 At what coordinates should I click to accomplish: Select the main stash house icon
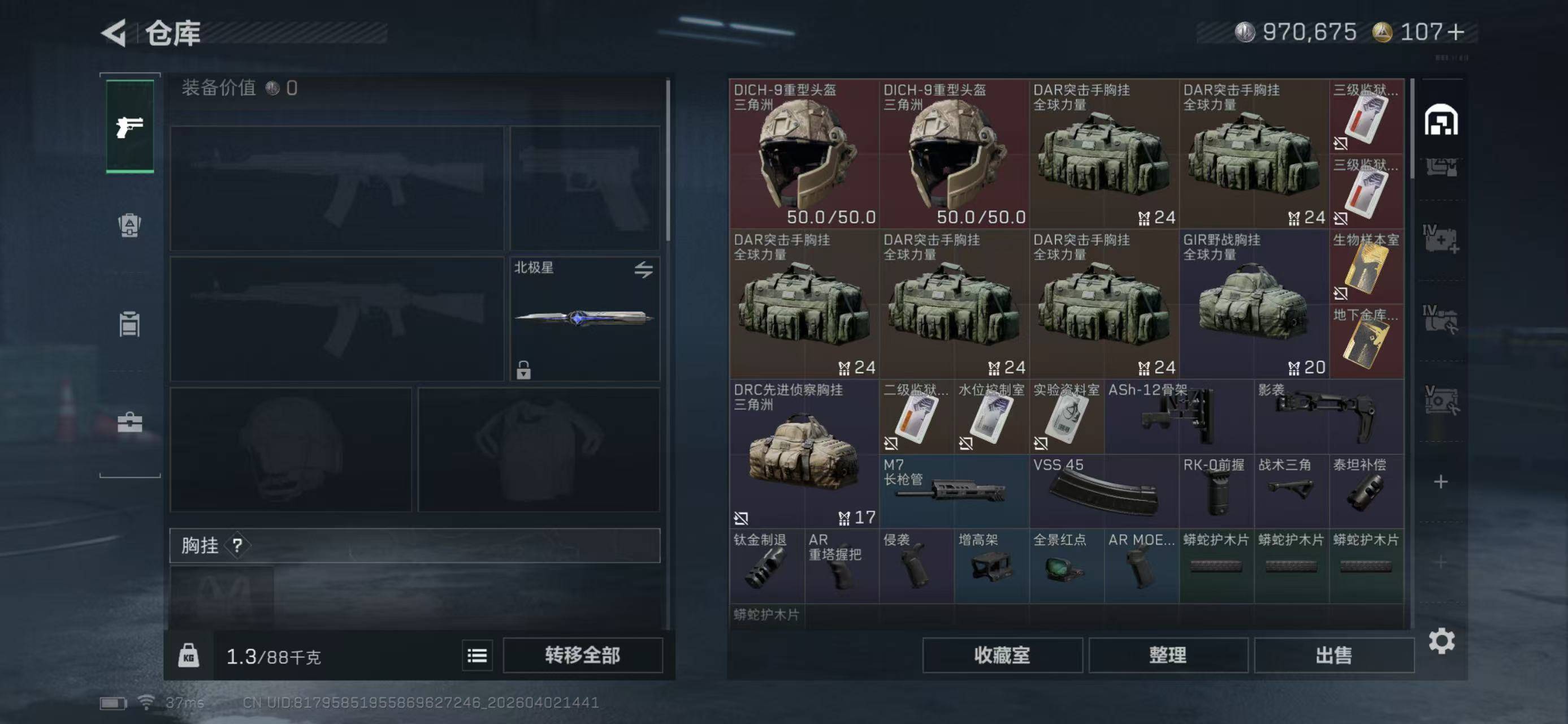[x=1441, y=120]
